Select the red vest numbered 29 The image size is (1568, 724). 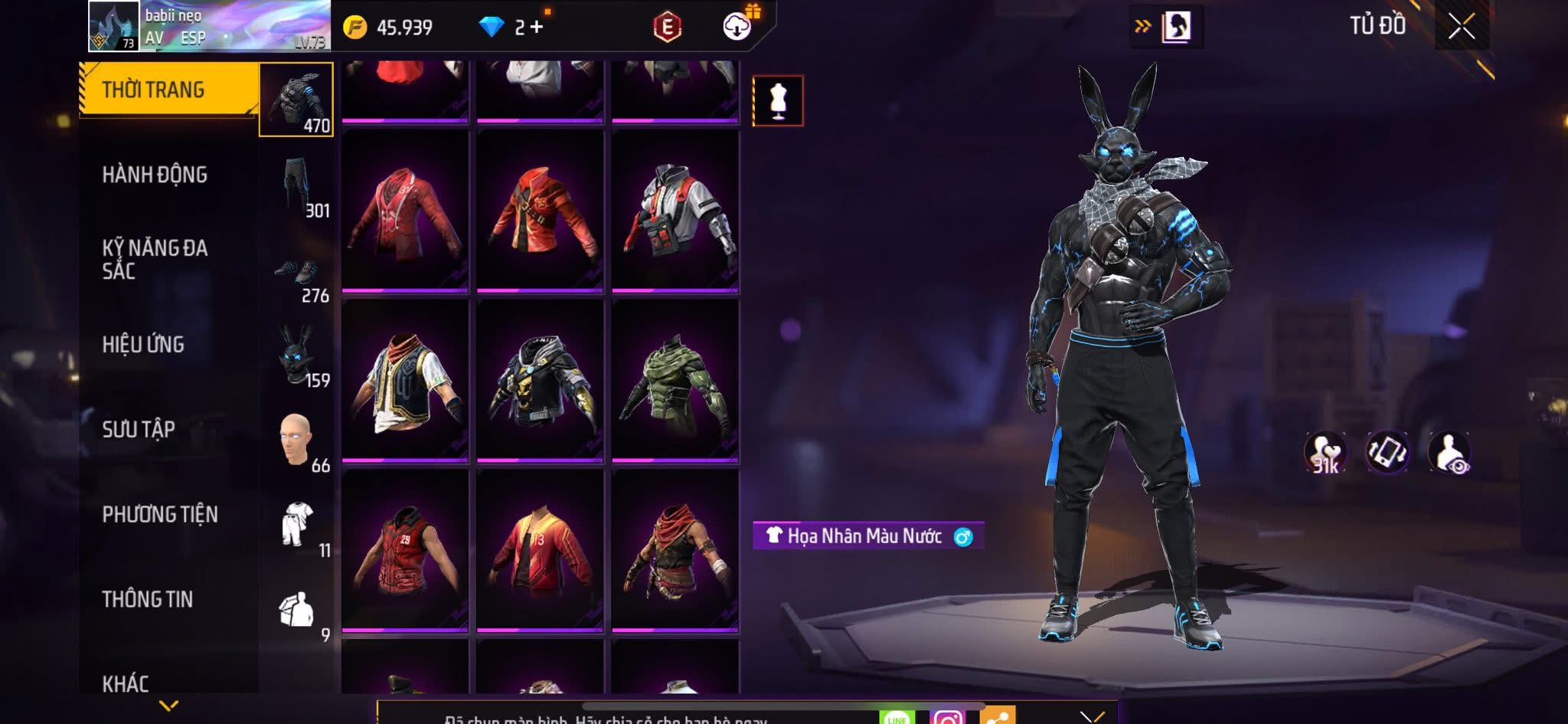click(405, 550)
